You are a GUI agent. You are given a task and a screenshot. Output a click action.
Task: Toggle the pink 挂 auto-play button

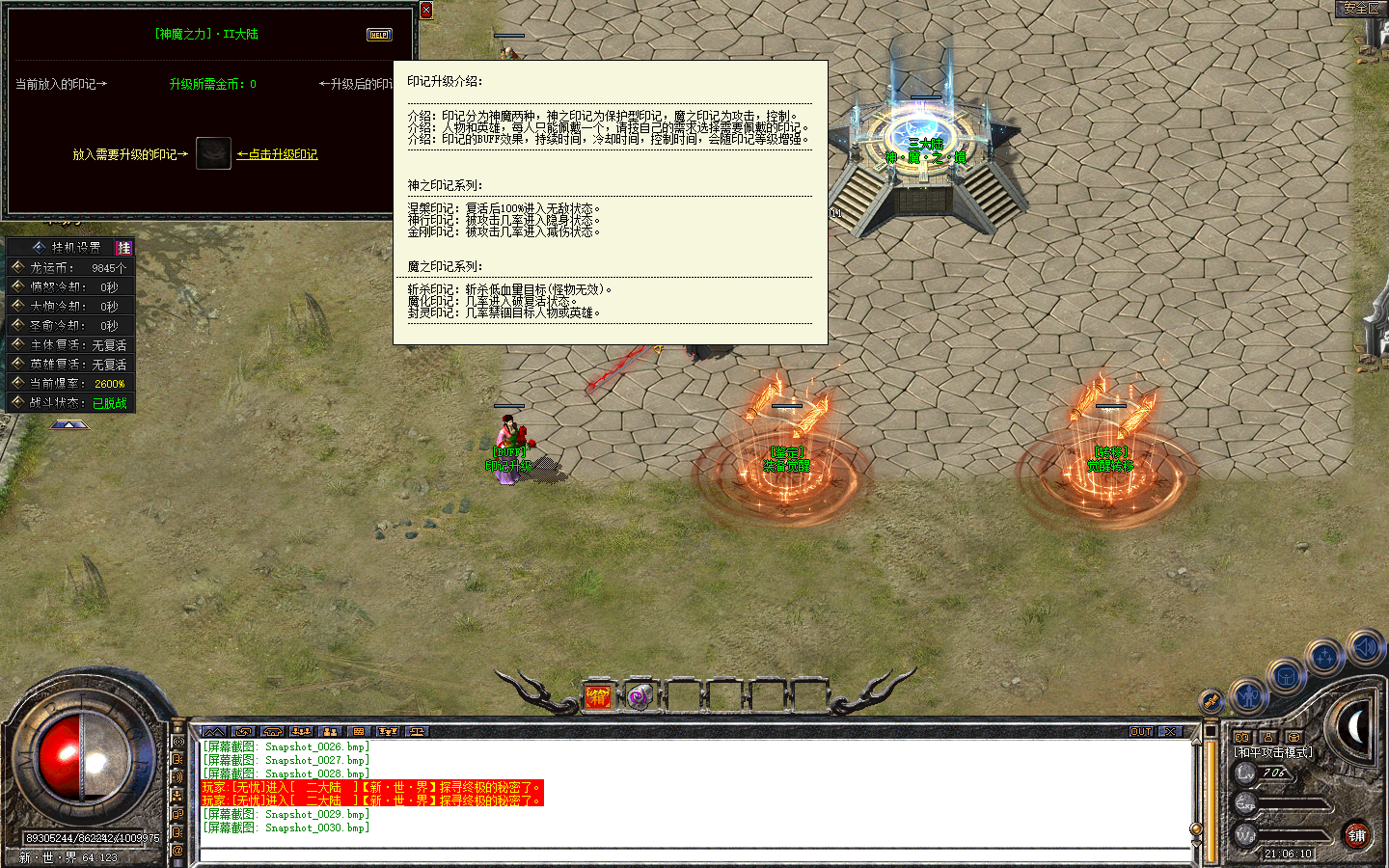pos(123,248)
